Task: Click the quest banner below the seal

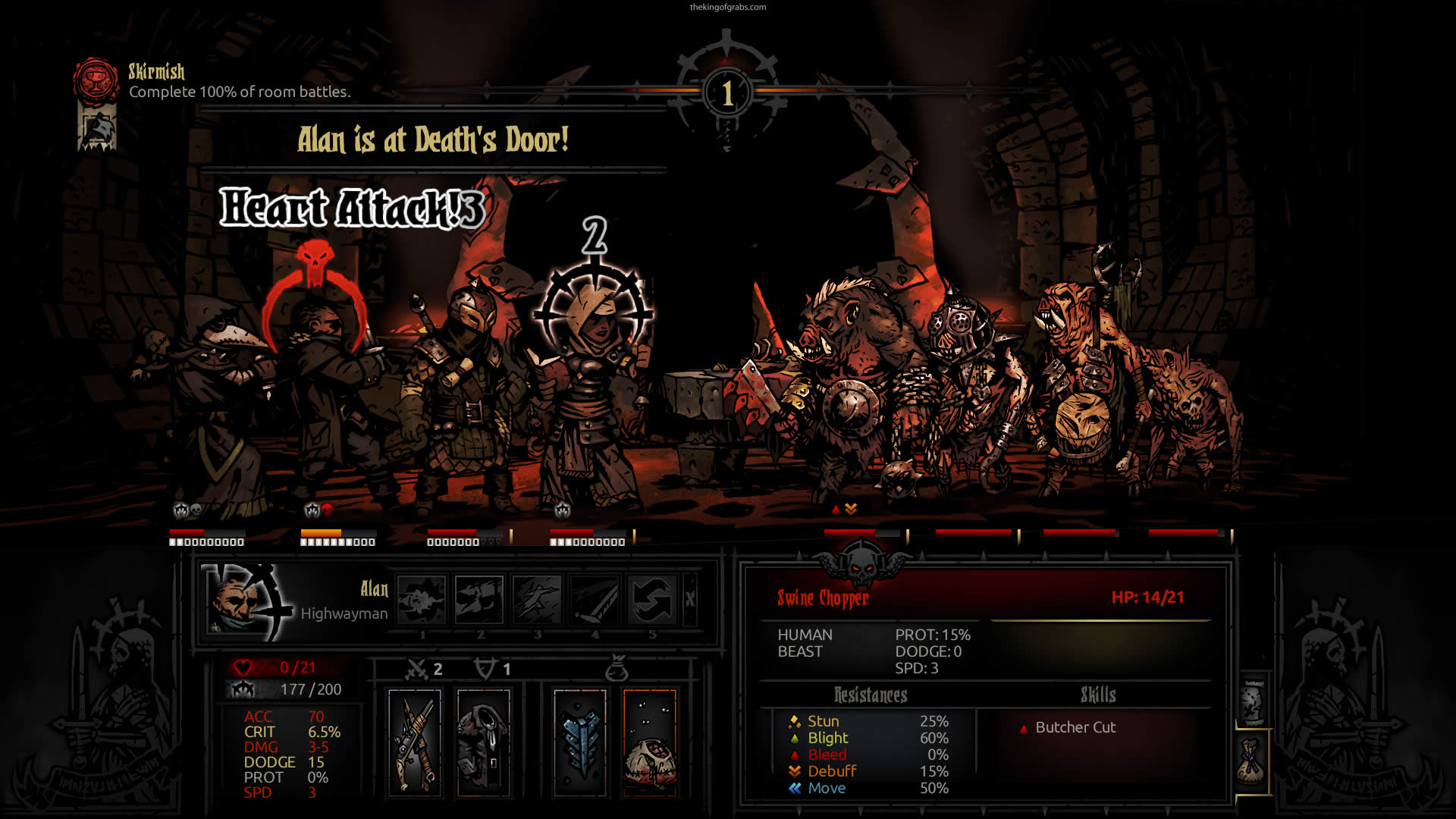Action: (97, 127)
